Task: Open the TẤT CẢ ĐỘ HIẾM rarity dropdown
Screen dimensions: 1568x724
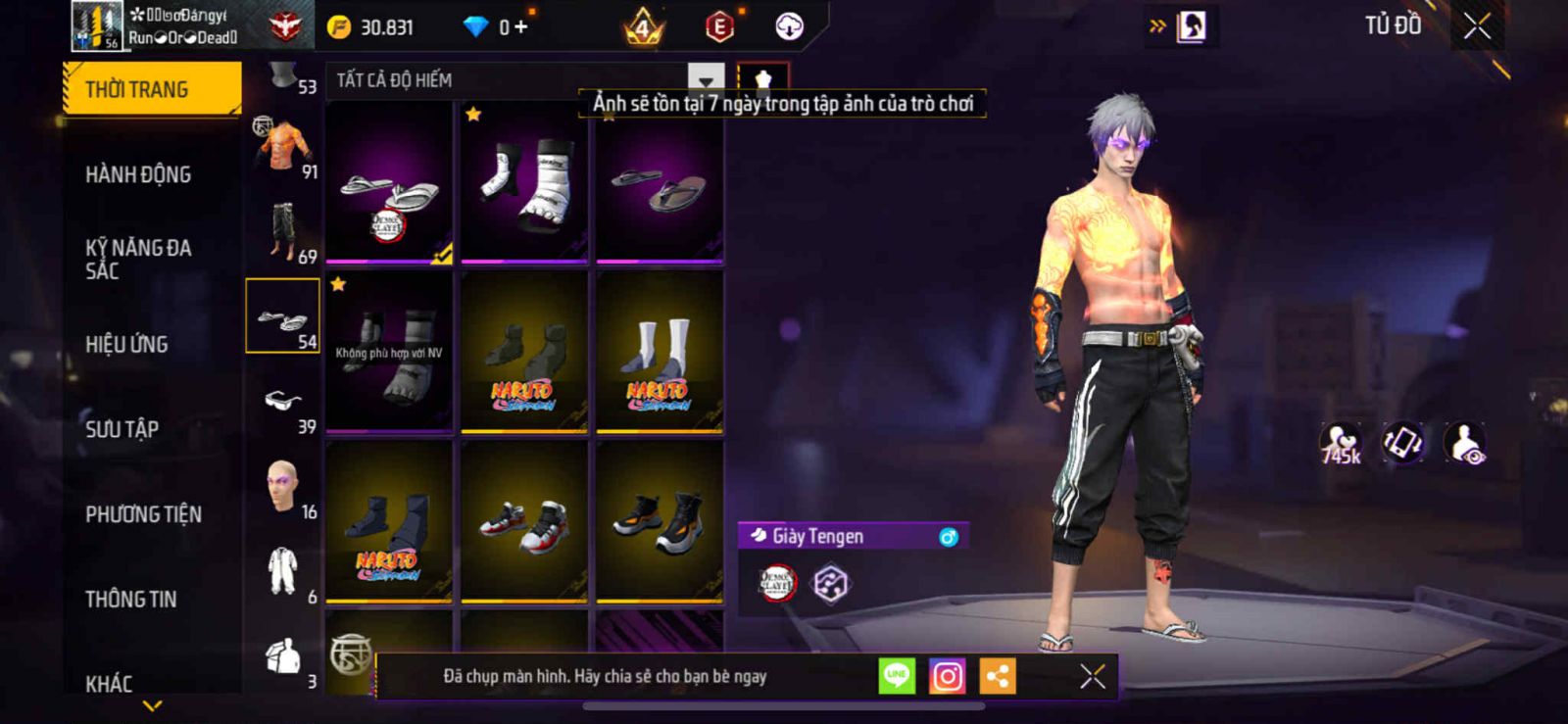Action: click(706, 80)
